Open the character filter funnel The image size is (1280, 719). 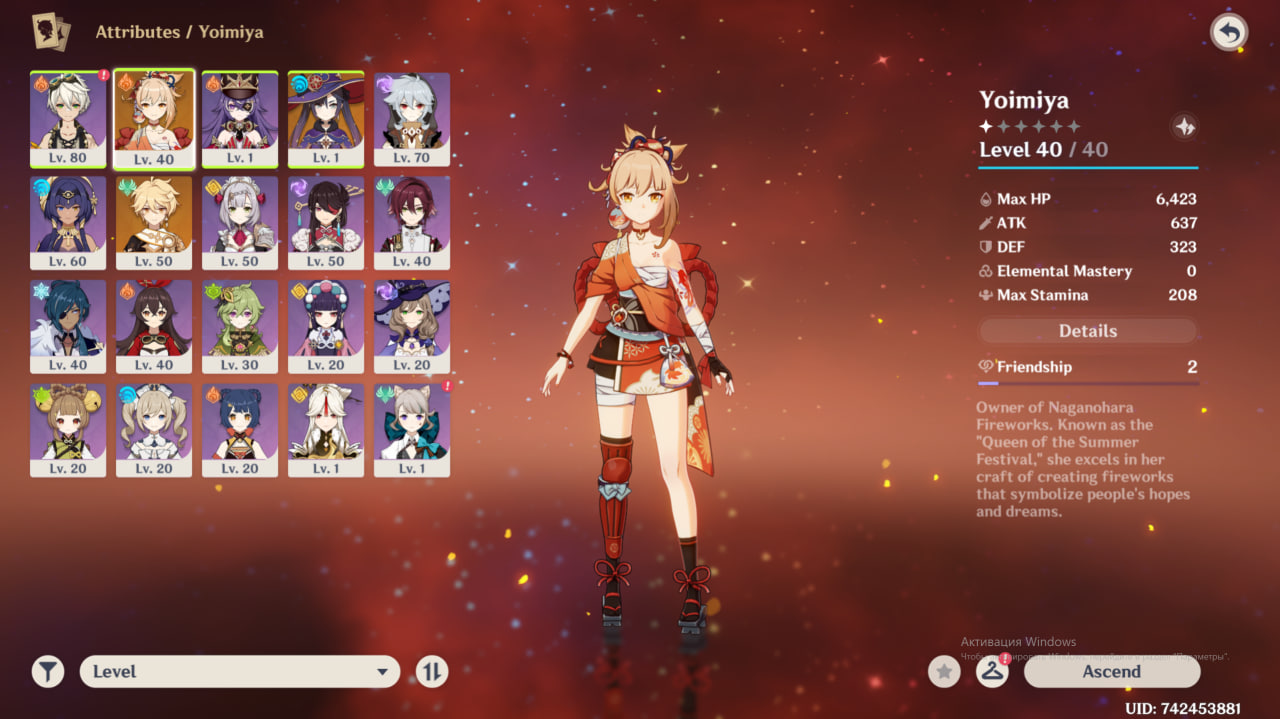[47, 672]
